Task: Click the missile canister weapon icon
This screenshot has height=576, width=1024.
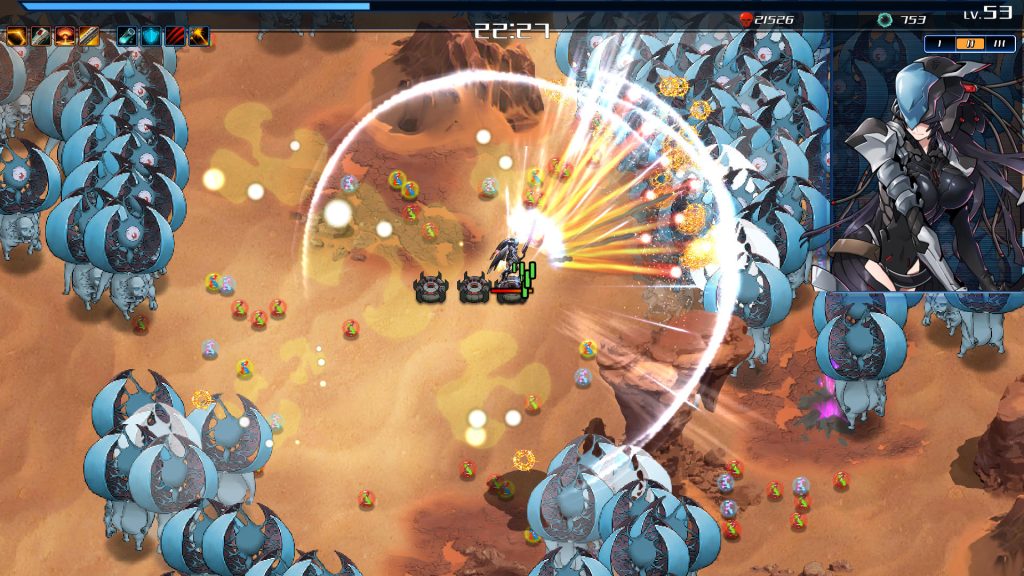Action: (40, 37)
